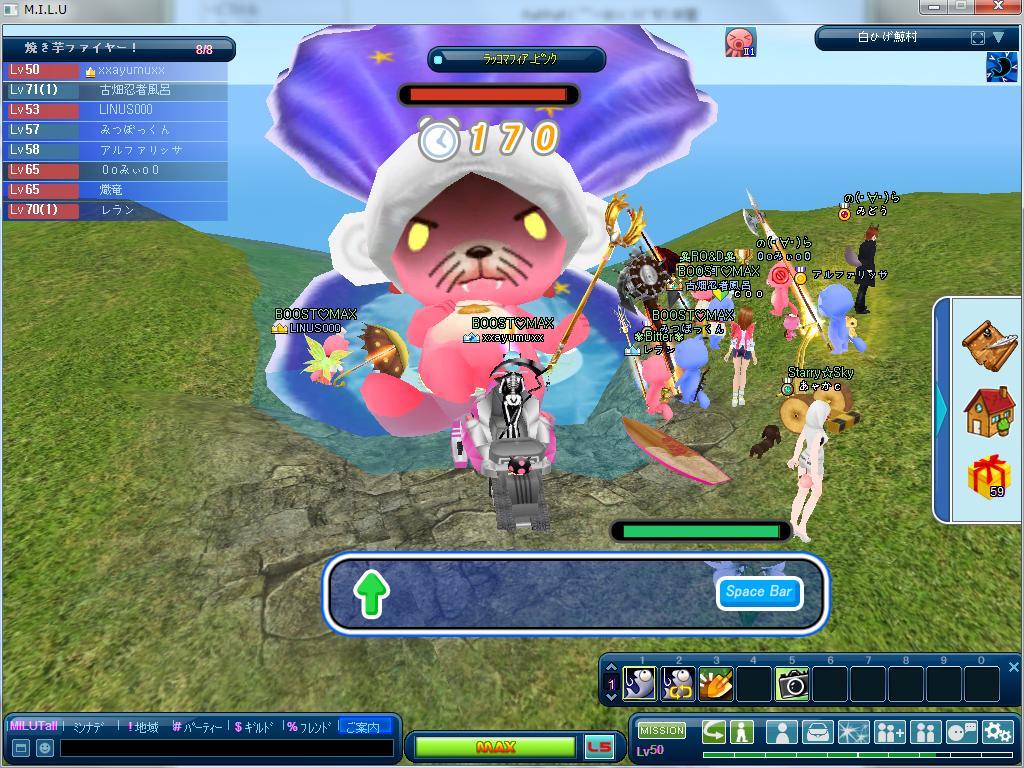Open the character profile icon
Viewport: 1024px width, 768px height.
[781, 732]
